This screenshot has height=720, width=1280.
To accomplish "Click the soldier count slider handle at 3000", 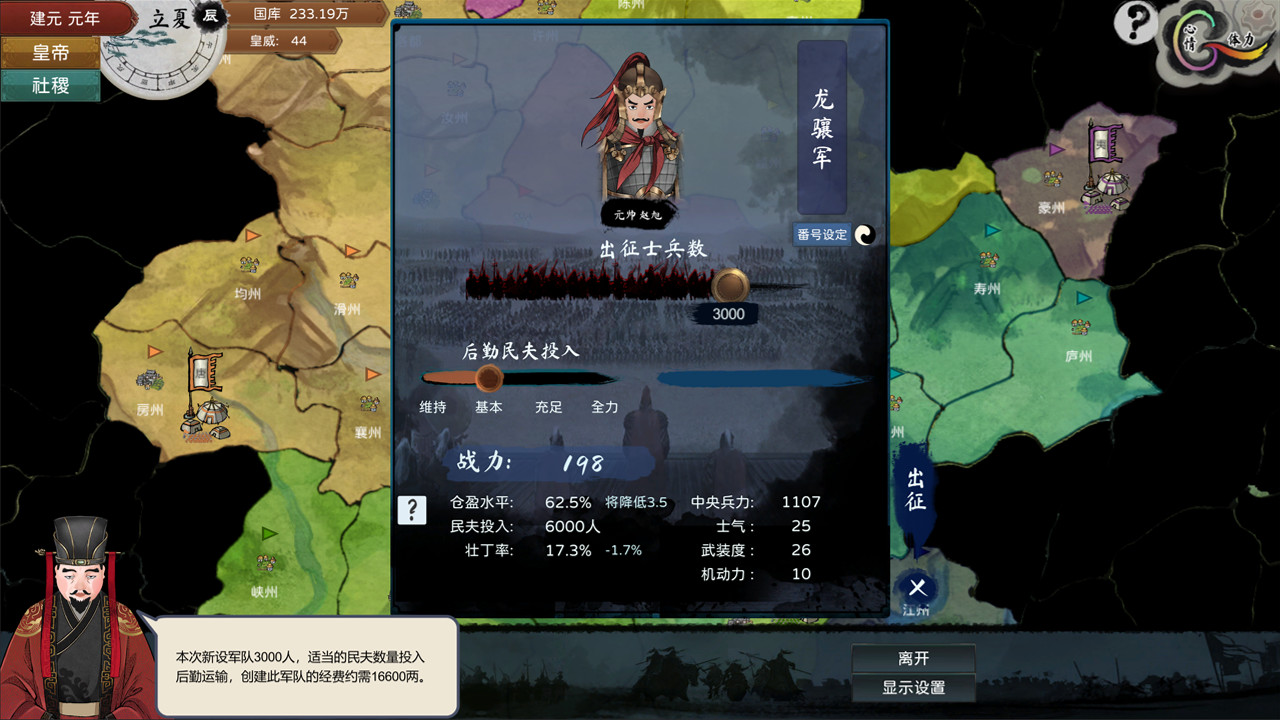I will (x=728, y=287).
